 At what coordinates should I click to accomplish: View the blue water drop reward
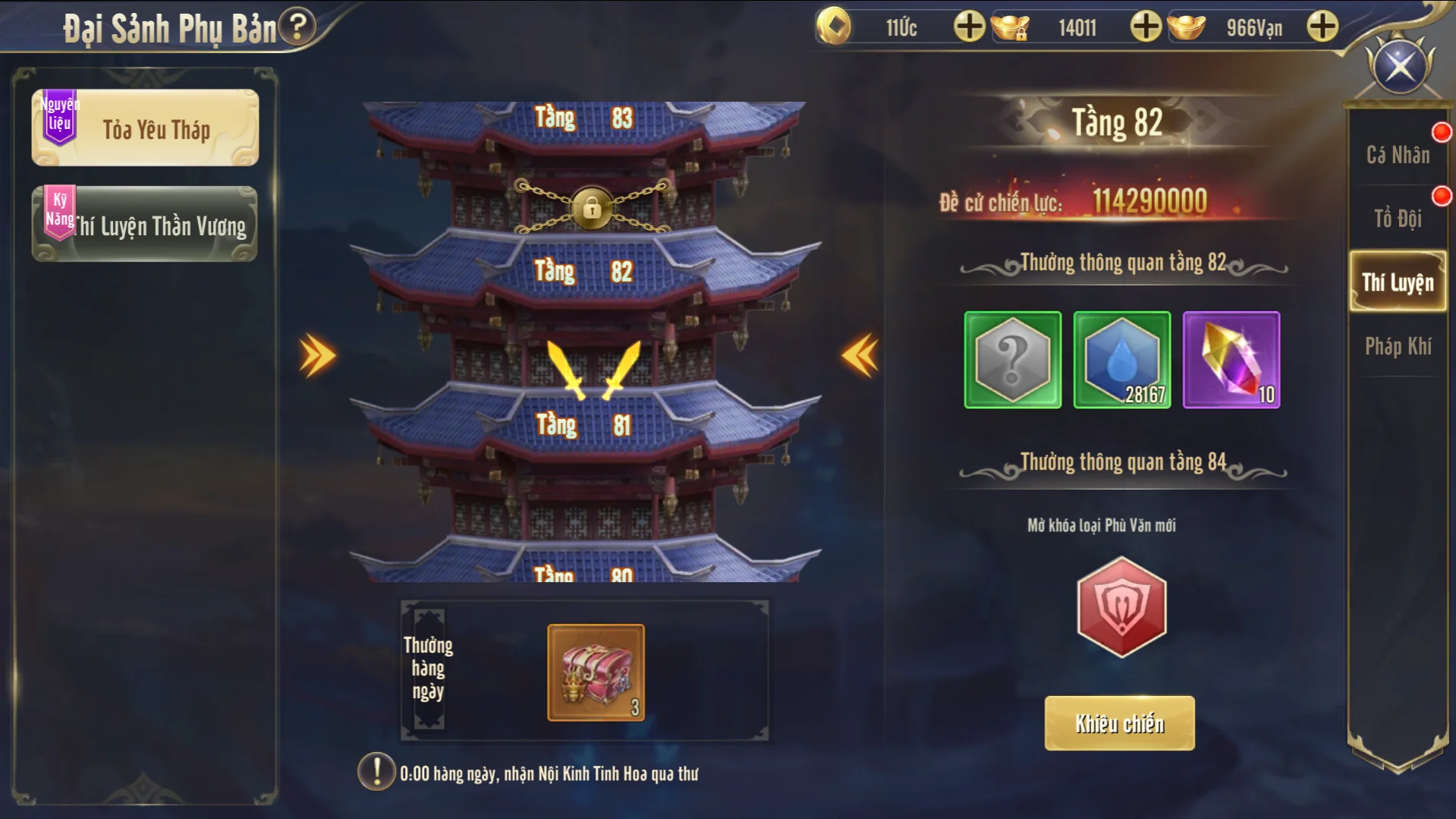pyautogui.click(x=1122, y=360)
